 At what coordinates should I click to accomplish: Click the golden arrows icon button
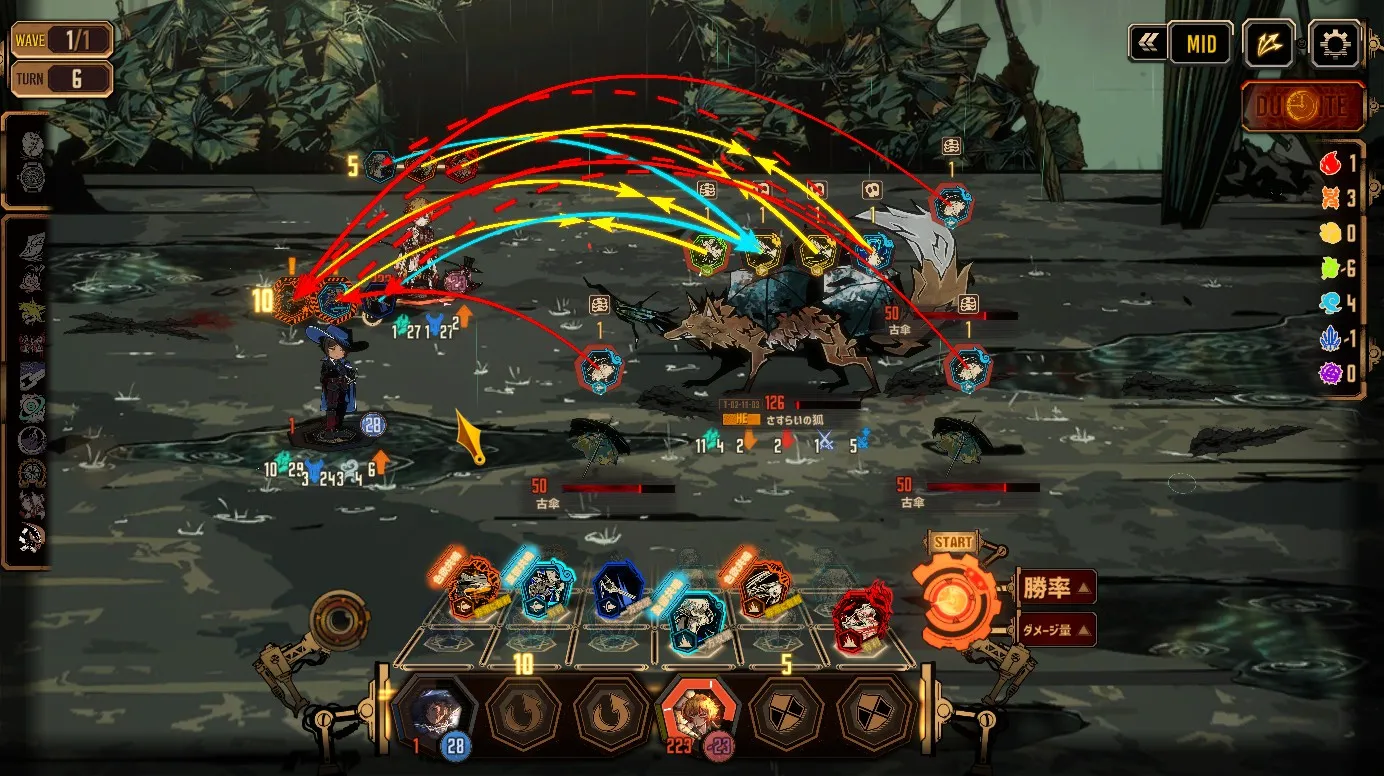point(1269,44)
